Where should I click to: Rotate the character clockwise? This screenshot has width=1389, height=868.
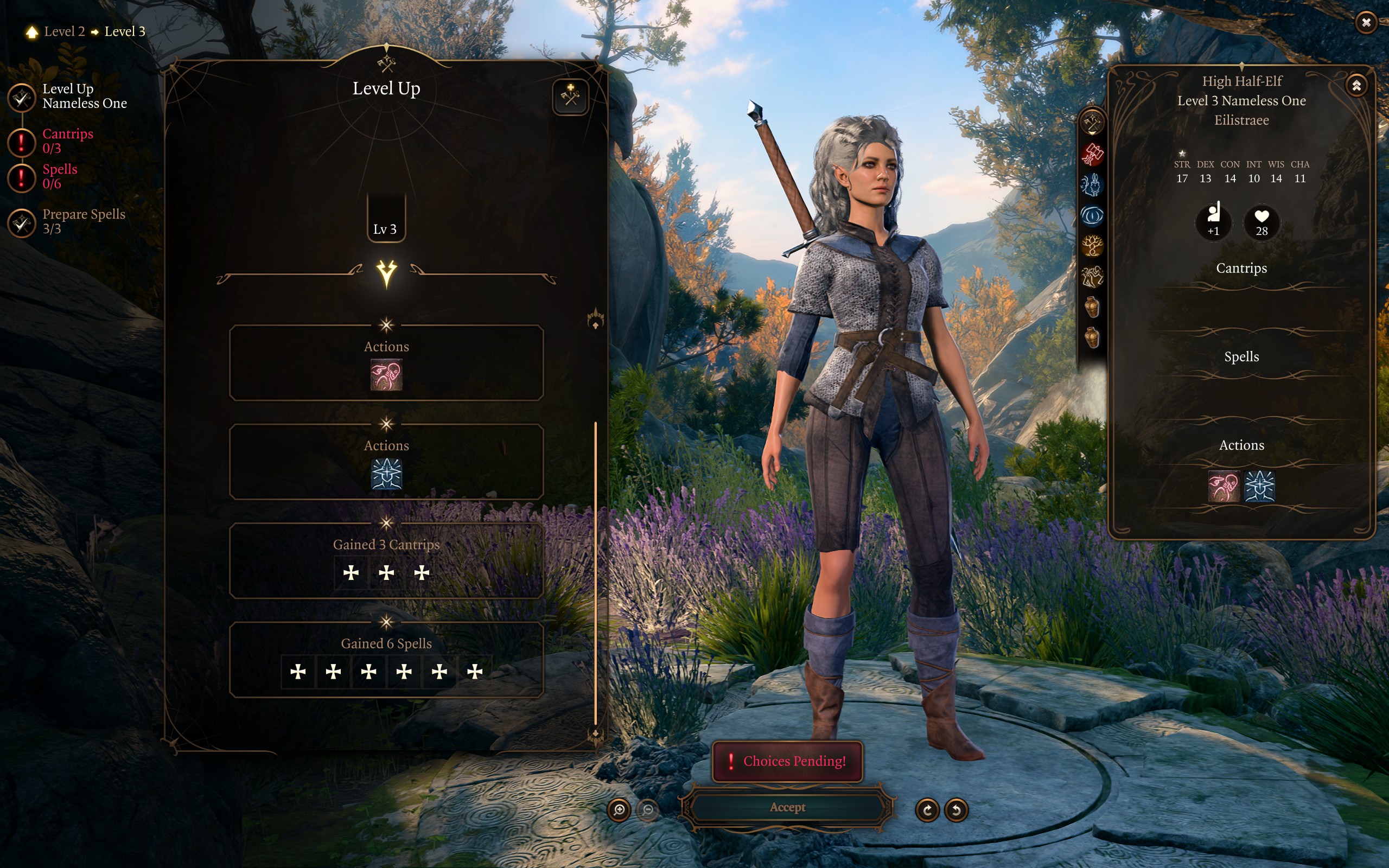click(x=927, y=809)
